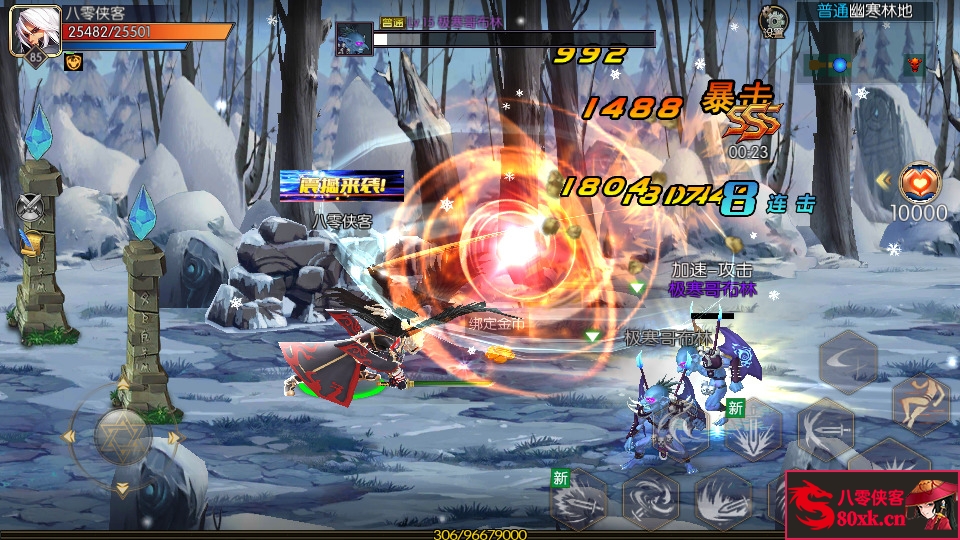
Task: Tap the white-haired player portrait
Action: [x=30, y=28]
